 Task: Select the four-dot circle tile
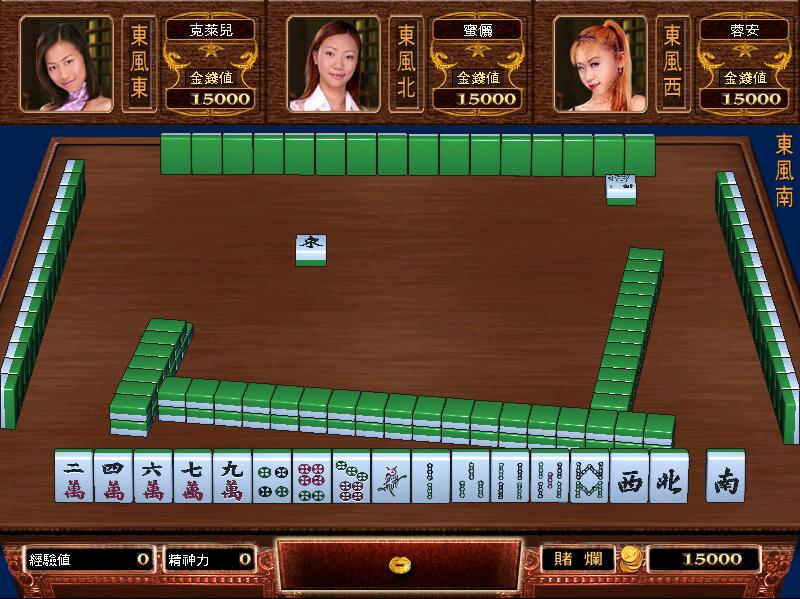[x=272, y=476]
